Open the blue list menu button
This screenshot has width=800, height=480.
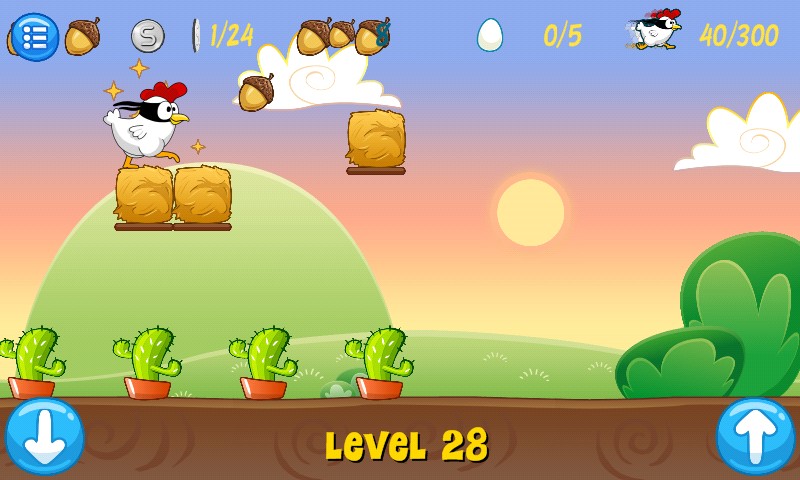pos(35,37)
